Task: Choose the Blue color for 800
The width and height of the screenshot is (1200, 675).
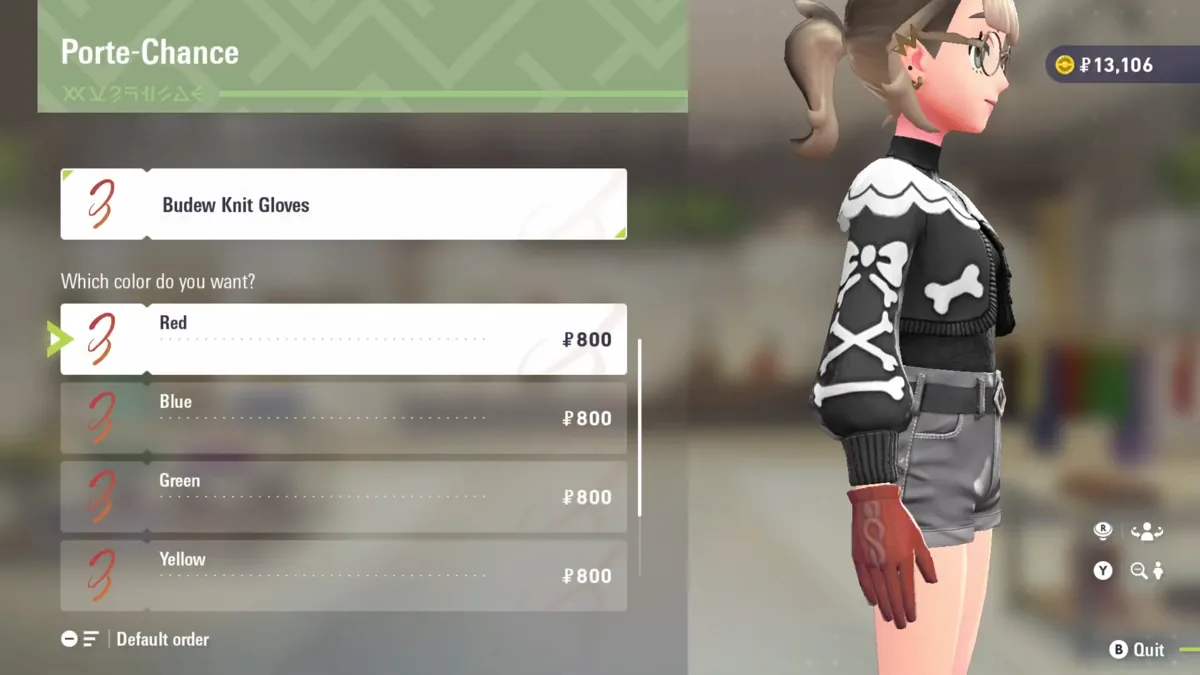Action: (343, 418)
